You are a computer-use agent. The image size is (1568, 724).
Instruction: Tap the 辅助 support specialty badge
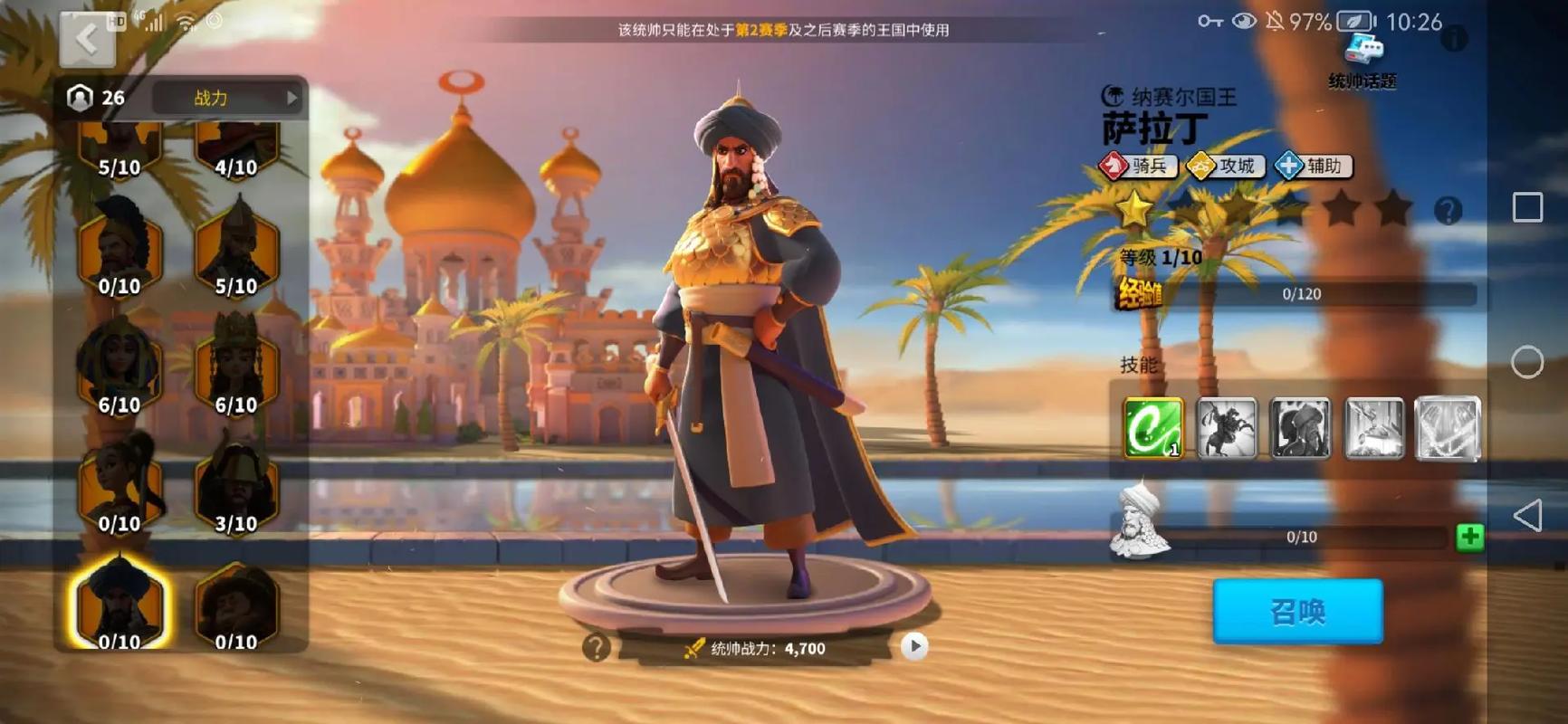click(1313, 166)
